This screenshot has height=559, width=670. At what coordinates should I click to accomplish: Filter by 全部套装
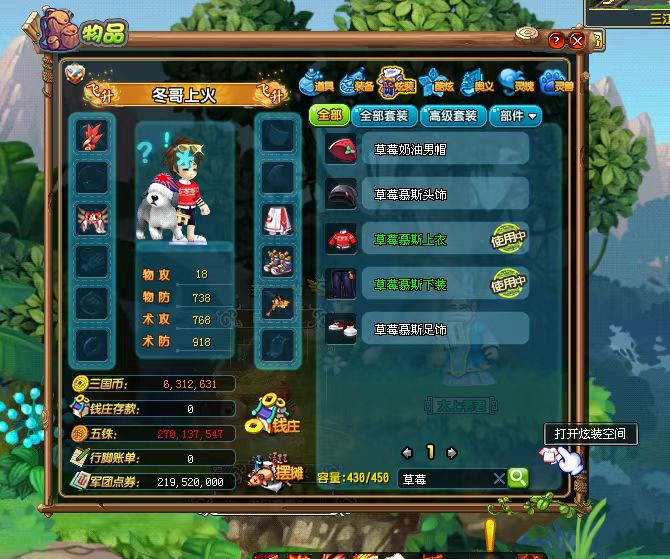tap(382, 116)
